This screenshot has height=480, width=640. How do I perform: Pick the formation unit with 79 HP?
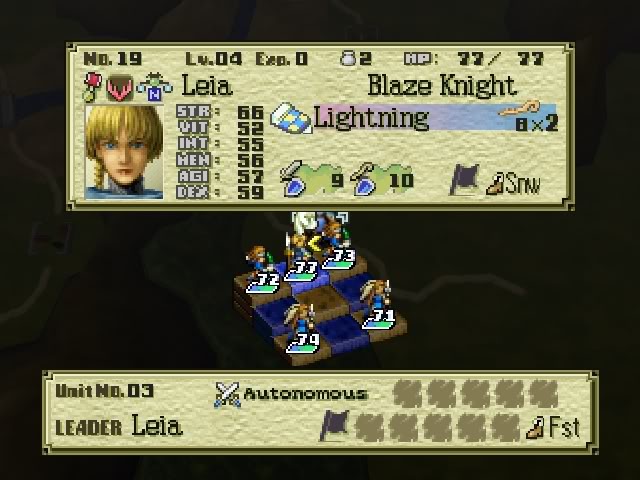click(302, 328)
